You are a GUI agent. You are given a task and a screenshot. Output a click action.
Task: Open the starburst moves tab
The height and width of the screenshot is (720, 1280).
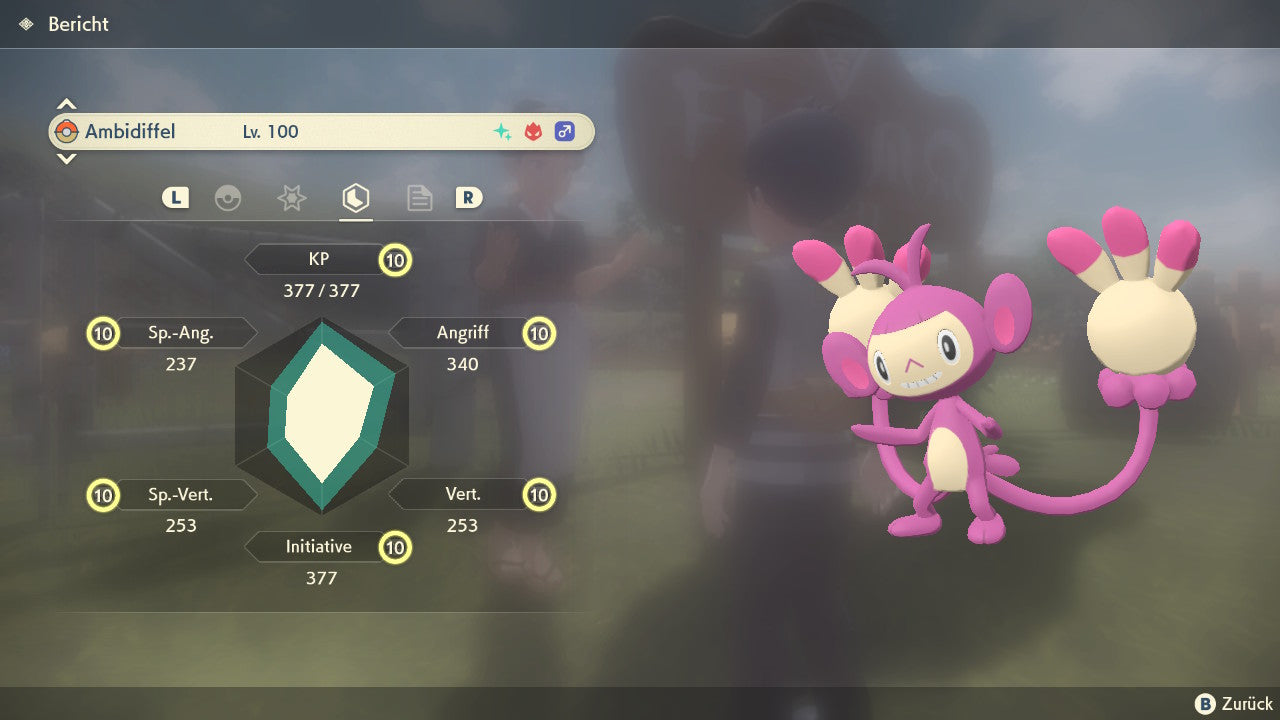pyautogui.click(x=291, y=198)
